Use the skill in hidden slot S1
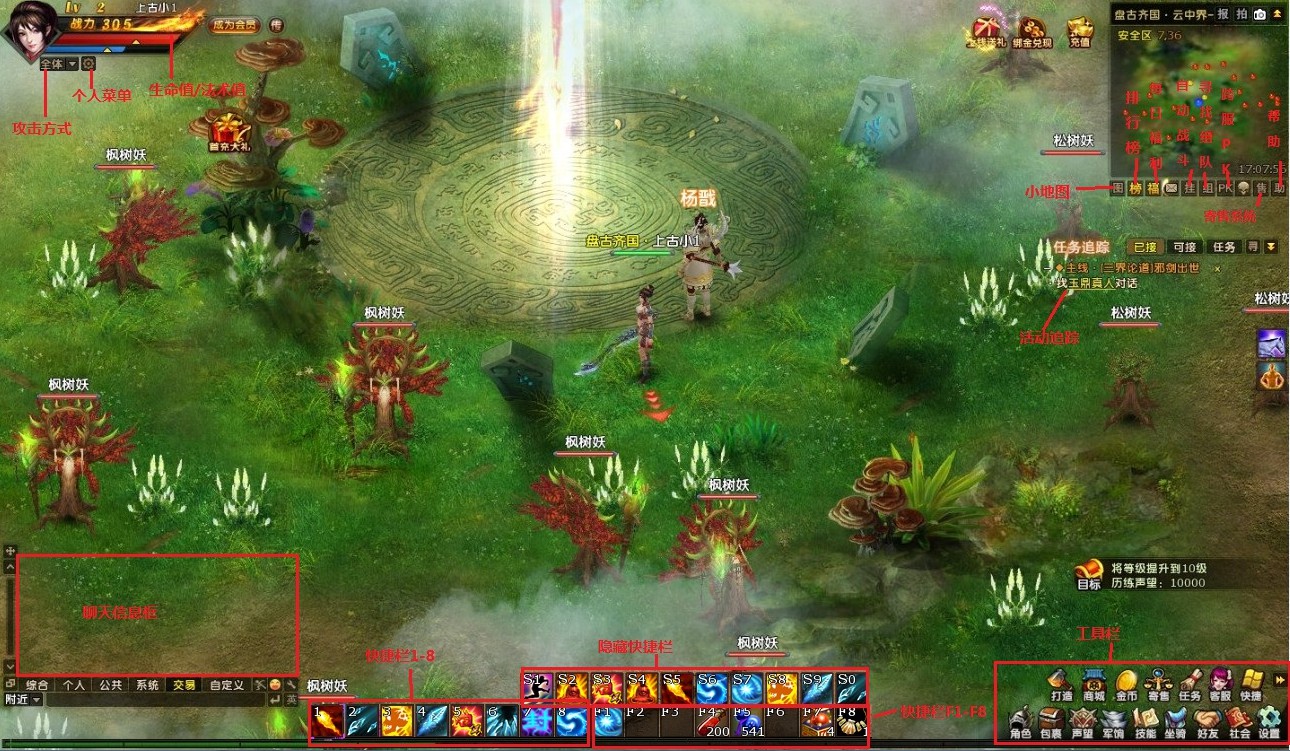Screen dimensions: 1290x751 [538, 687]
